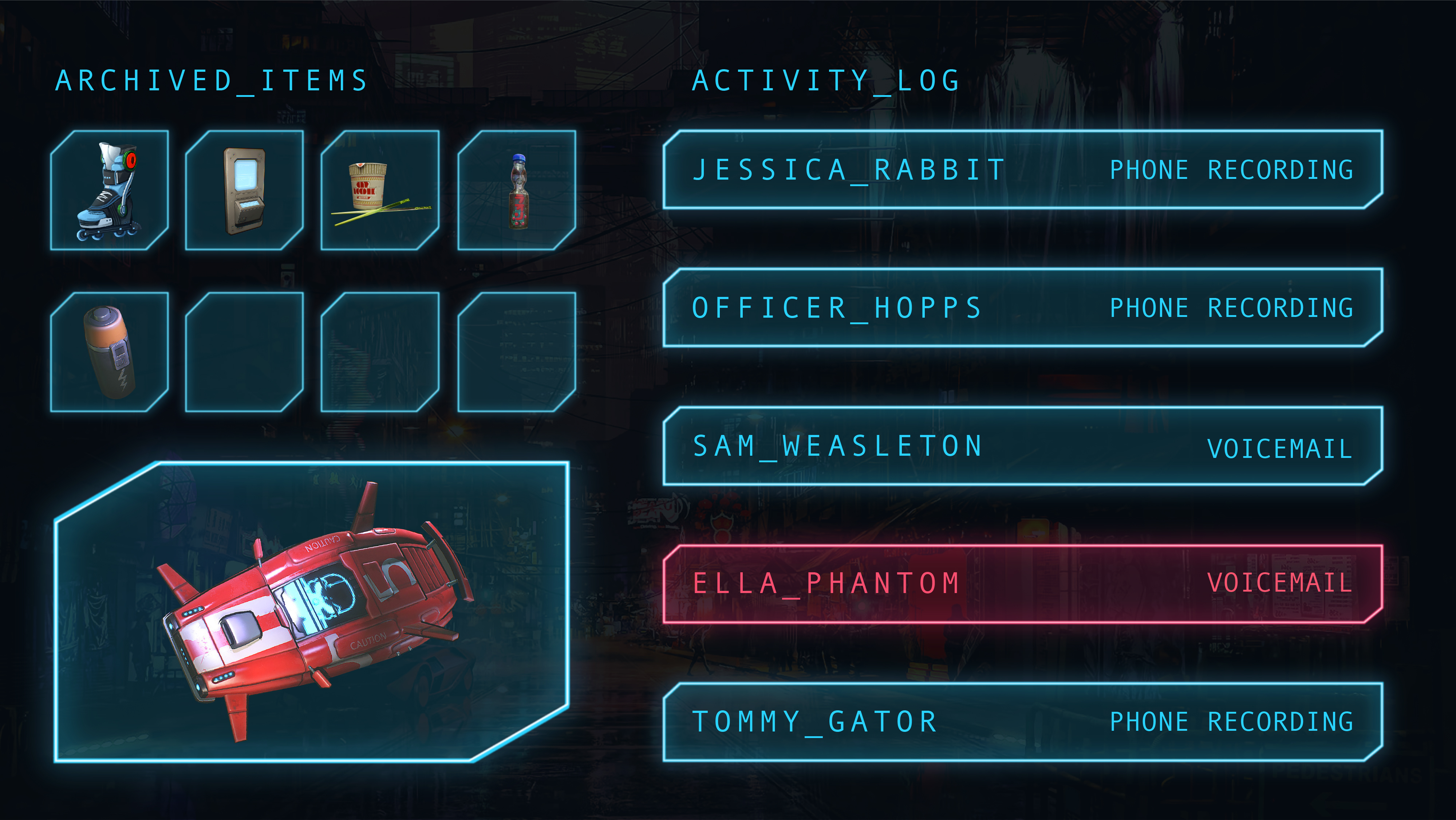Play the Officer_Hopps phone recording
This screenshot has width=1456, height=820.
pyautogui.click(x=1022, y=308)
